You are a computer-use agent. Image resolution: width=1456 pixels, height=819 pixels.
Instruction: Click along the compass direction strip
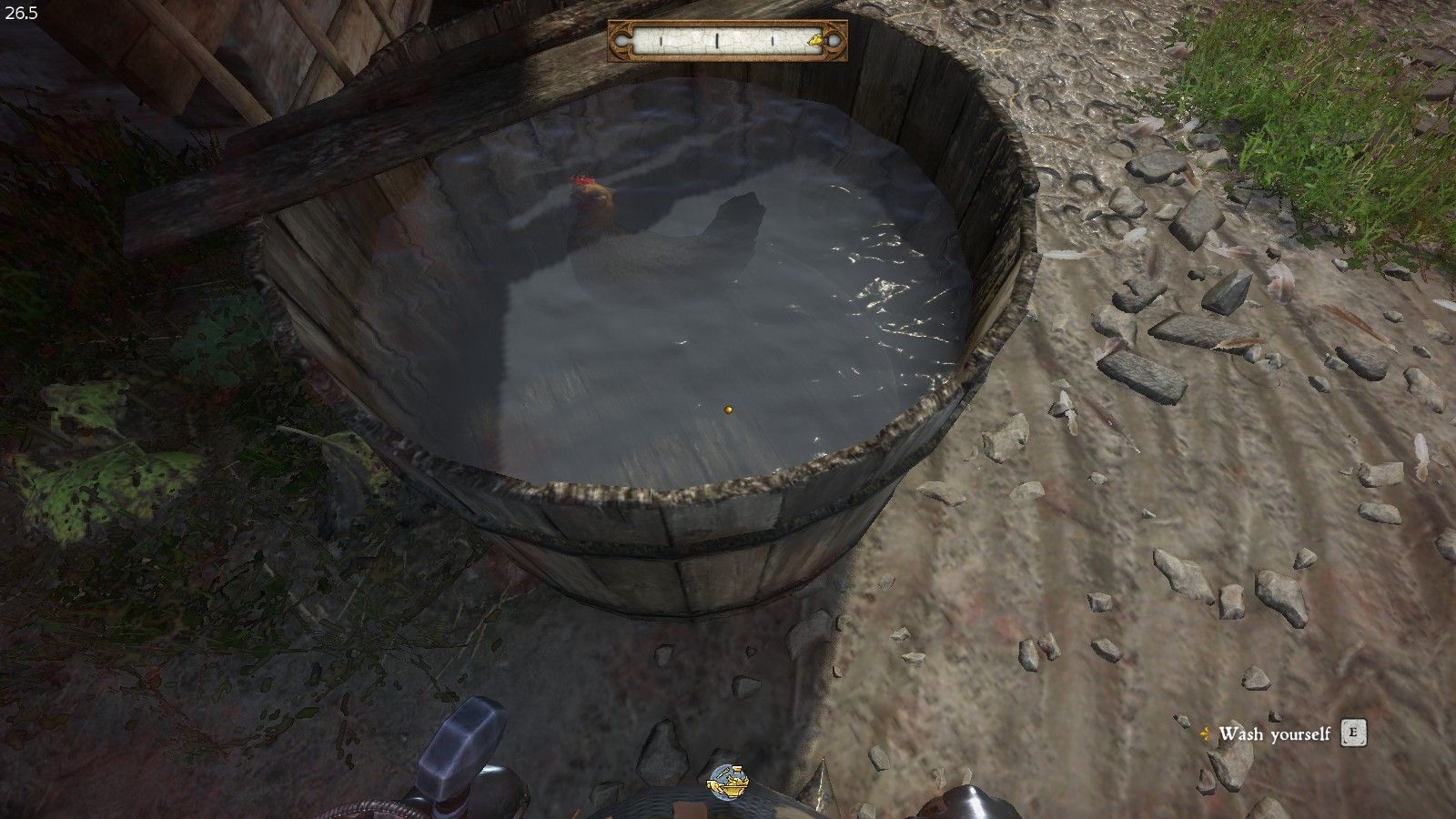click(x=728, y=40)
